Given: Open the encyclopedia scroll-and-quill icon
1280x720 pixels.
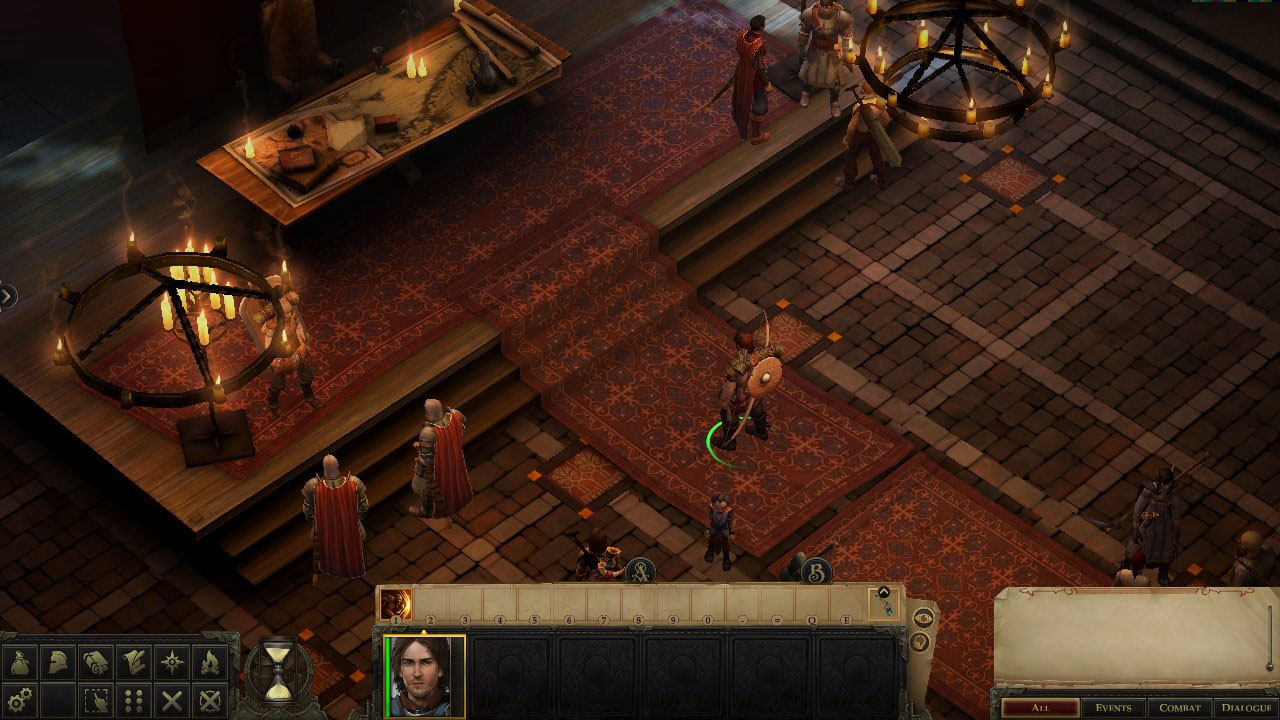Looking at the screenshot, I should pyautogui.click(x=134, y=662).
